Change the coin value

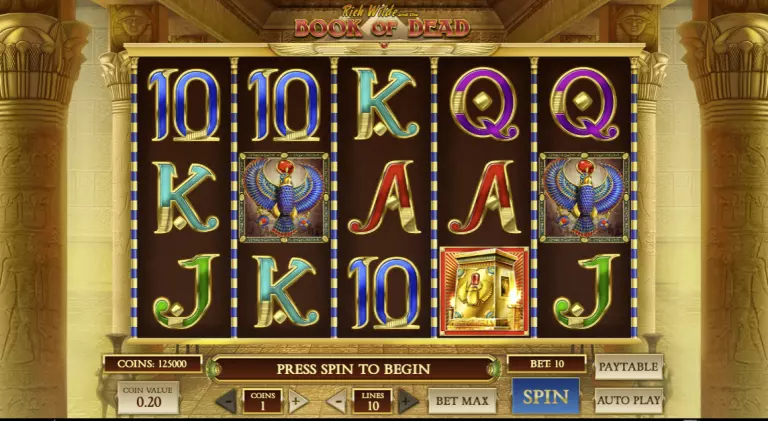148,398
